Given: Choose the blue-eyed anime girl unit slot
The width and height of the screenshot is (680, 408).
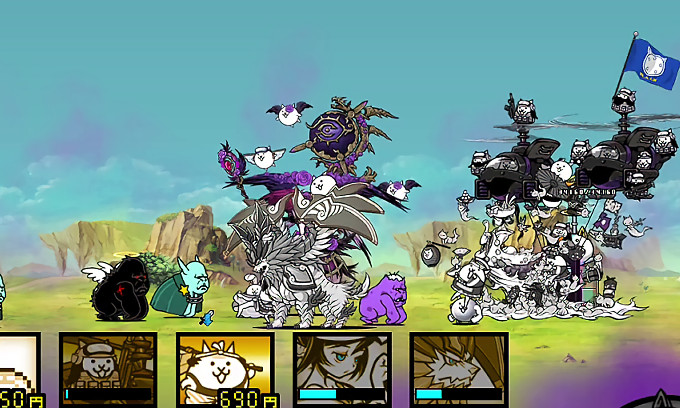Looking at the screenshot, I should click(342, 369).
